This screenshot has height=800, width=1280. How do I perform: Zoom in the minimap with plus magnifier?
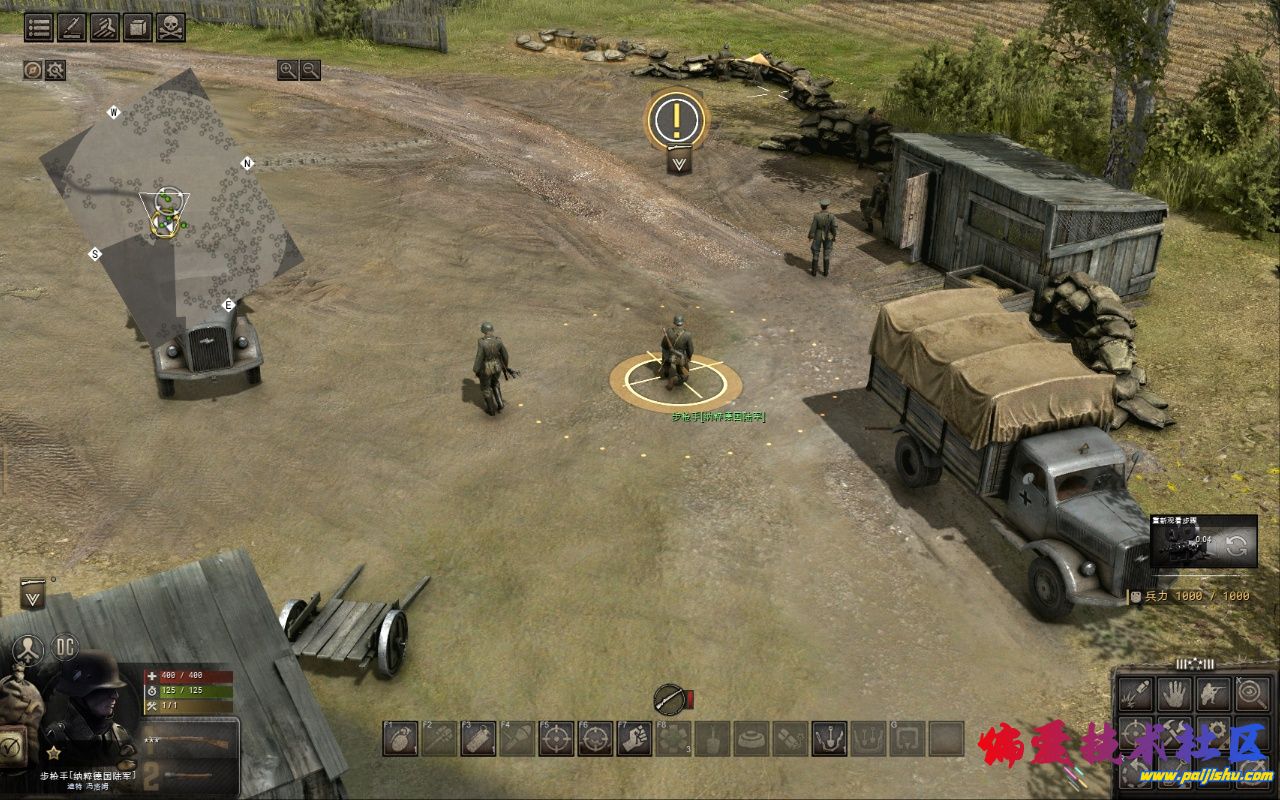tap(288, 69)
